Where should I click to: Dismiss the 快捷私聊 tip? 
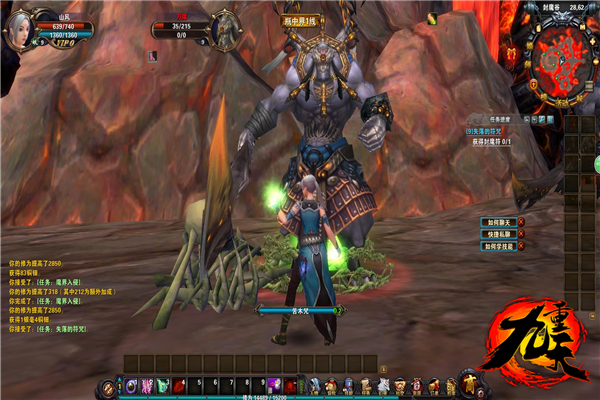[521, 233]
